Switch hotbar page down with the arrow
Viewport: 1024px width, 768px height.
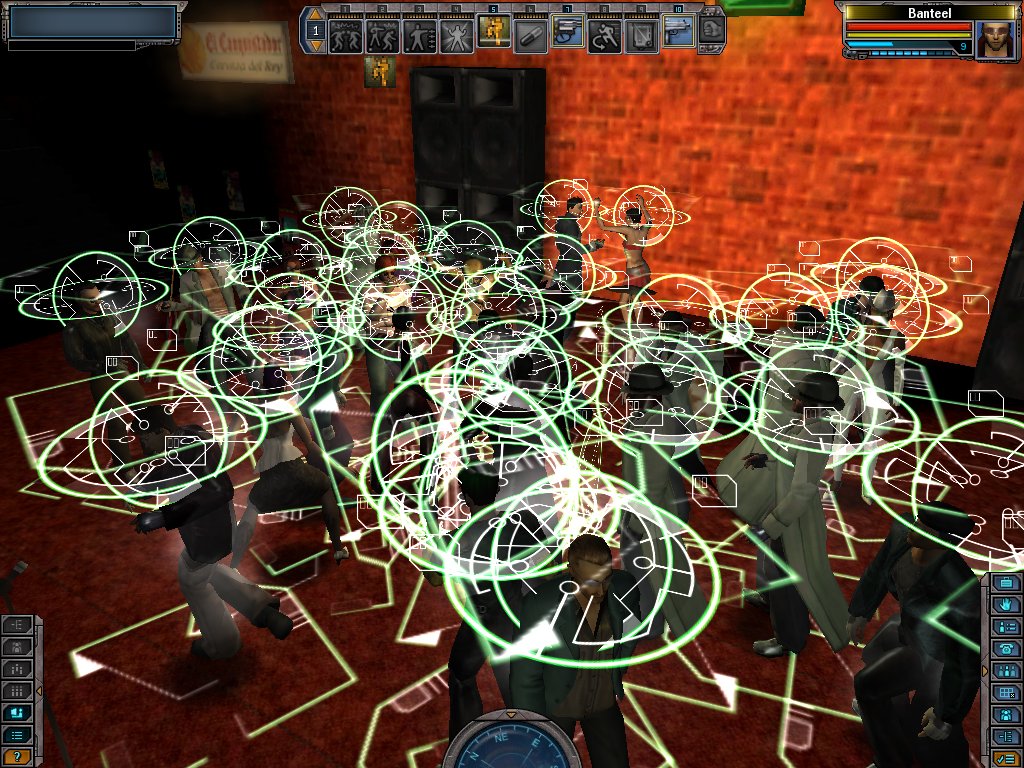(315, 46)
